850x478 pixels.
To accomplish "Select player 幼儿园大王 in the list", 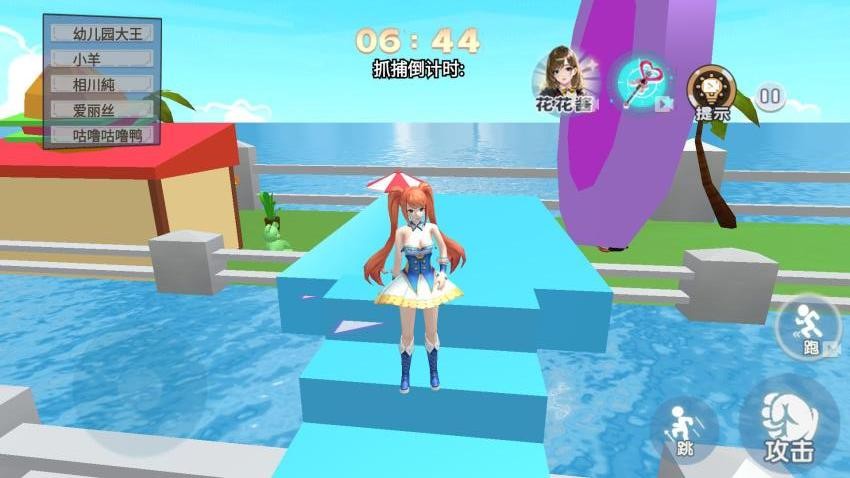I will [100, 33].
